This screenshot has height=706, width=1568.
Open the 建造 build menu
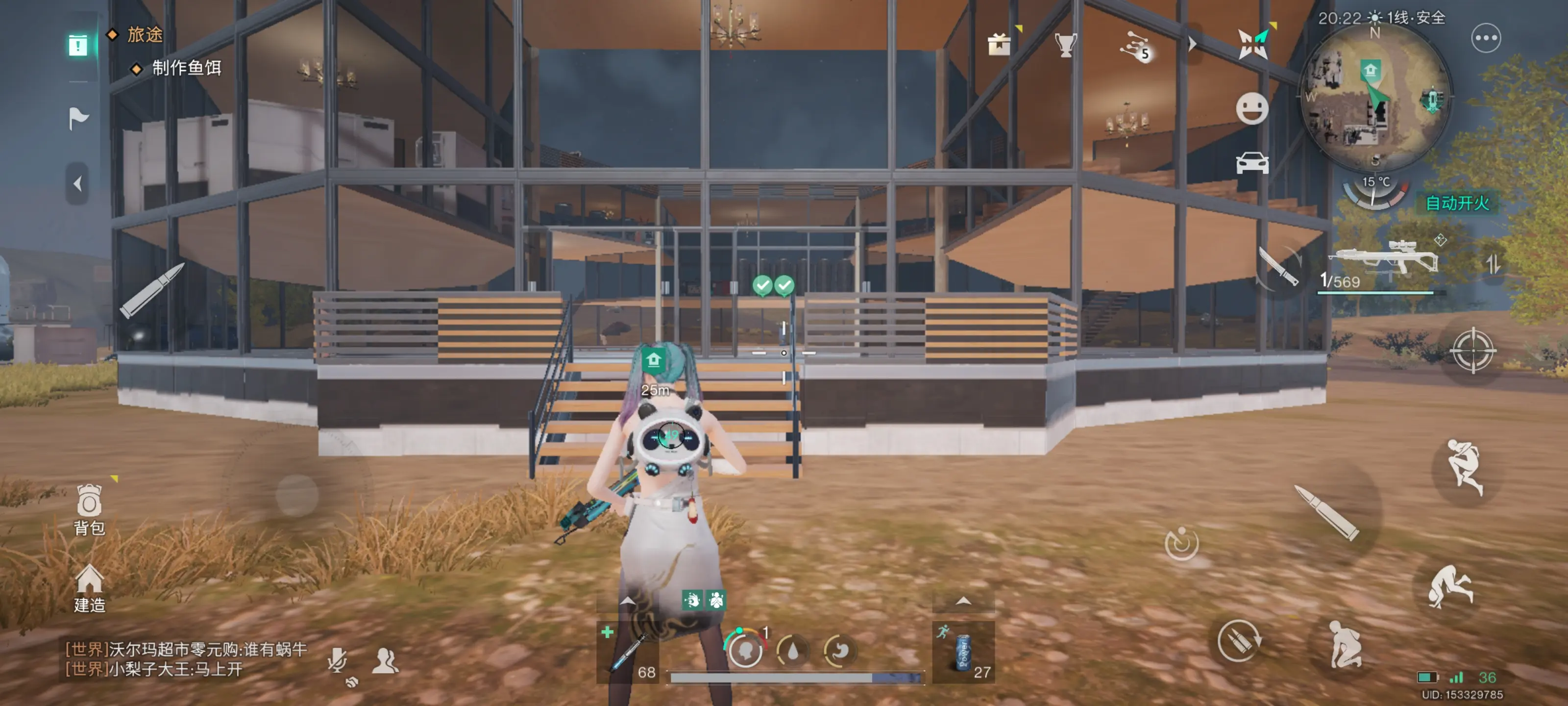click(89, 587)
